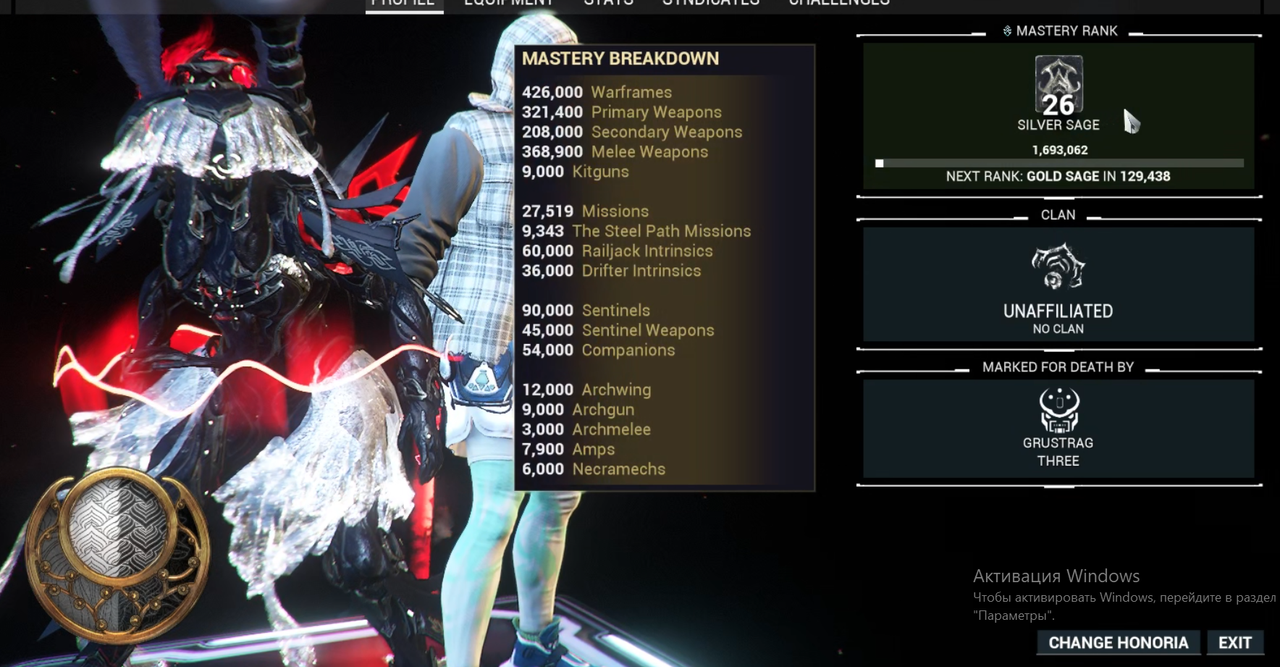The width and height of the screenshot is (1280, 667).
Task: Exit the profile screen
Action: [x=1235, y=643]
